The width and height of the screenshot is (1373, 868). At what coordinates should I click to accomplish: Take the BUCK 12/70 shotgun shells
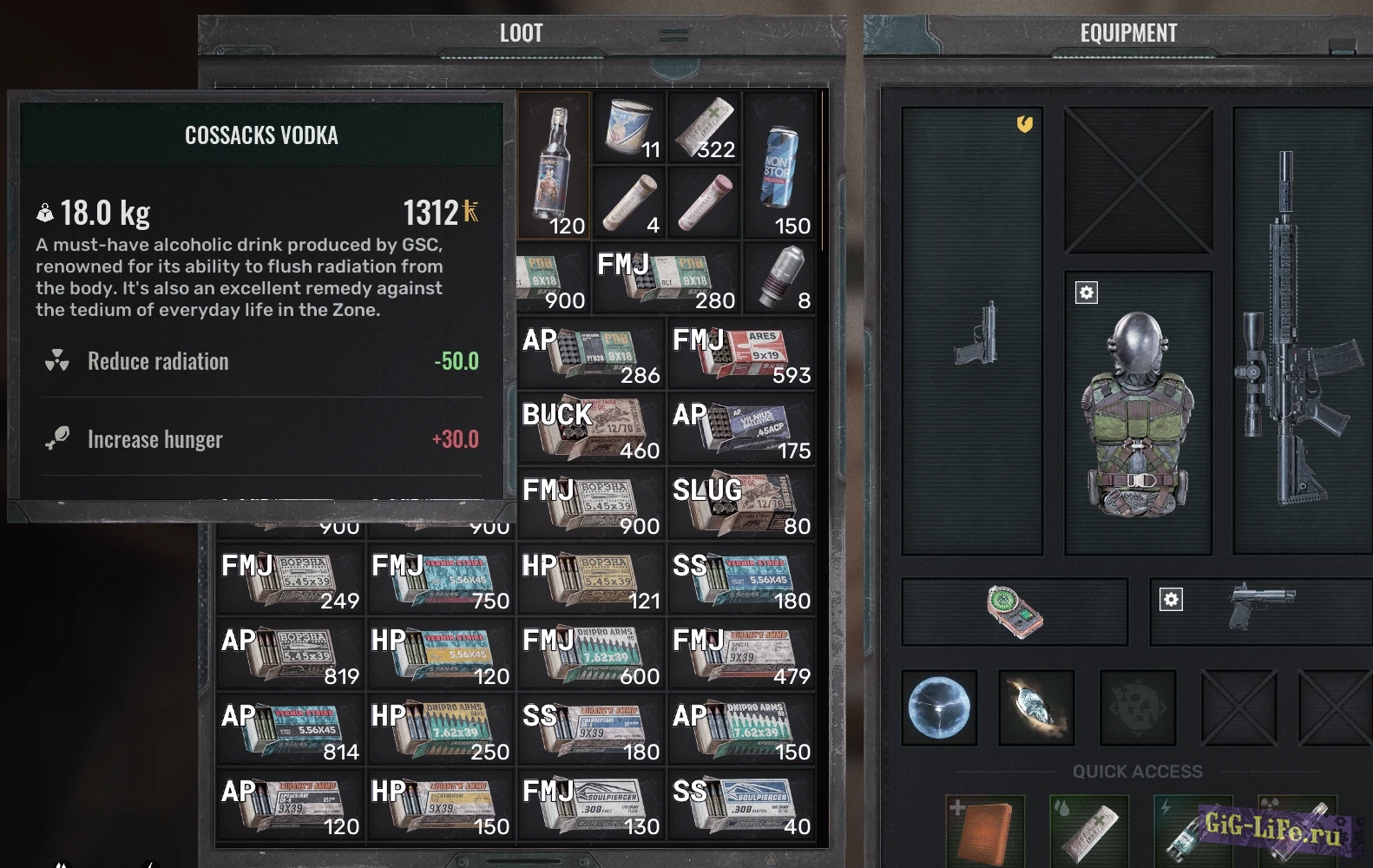click(591, 429)
